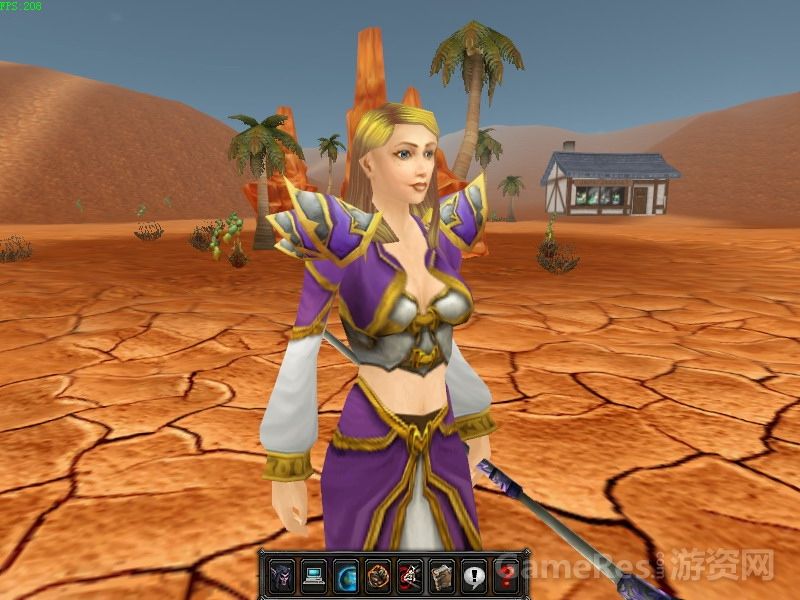Click the exclamation speech bubble icon

[x=474, y=574]
